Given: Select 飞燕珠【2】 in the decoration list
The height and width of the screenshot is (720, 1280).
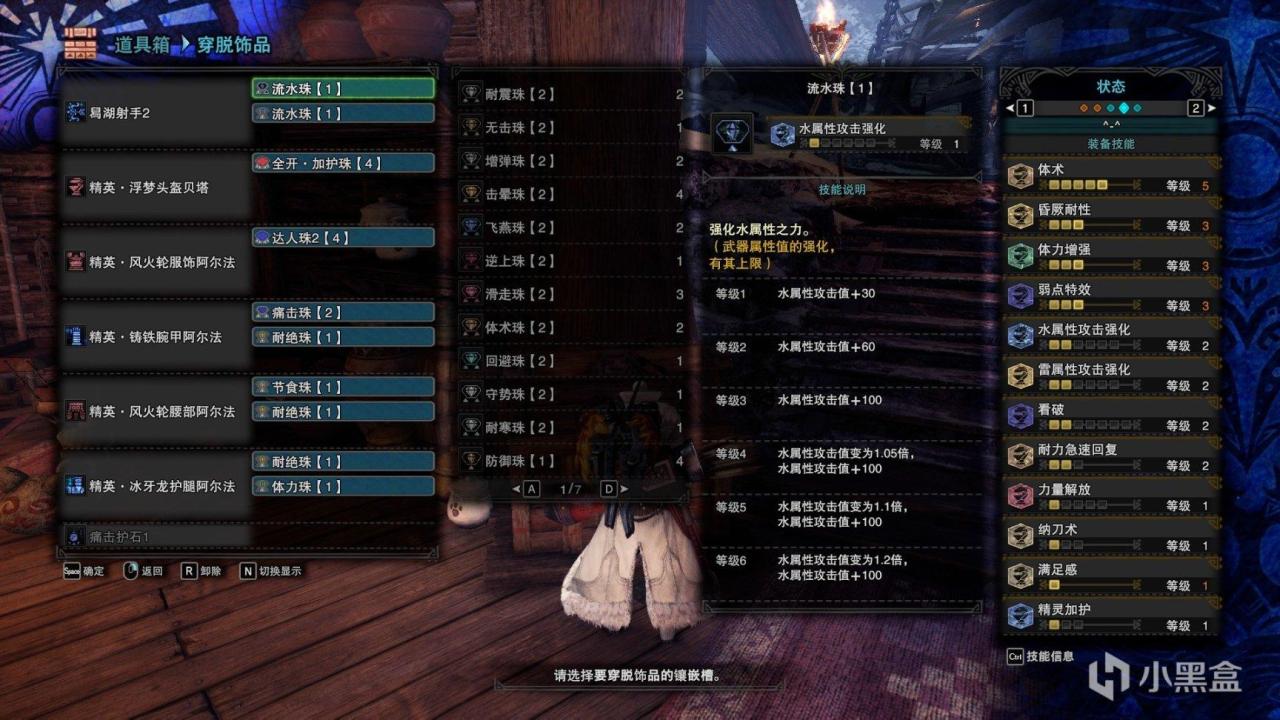Looking at the screenshot, I should [x=570, y=228].
